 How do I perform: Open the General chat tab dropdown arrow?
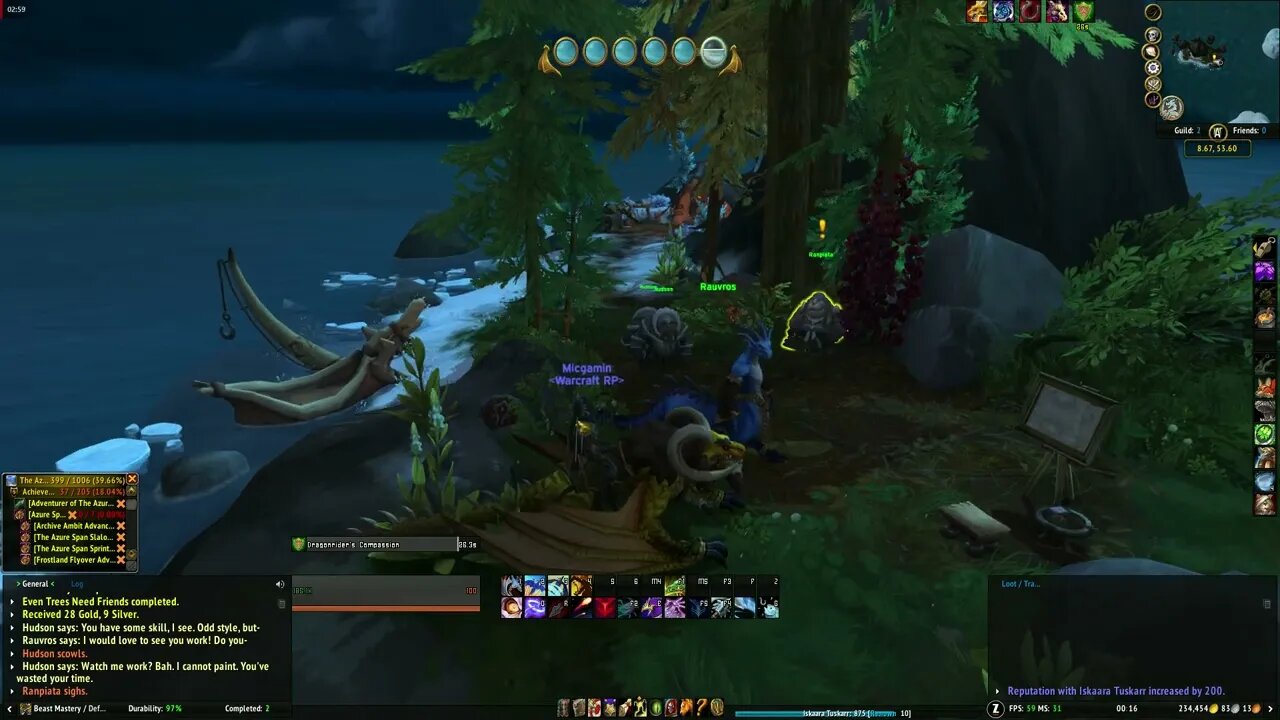pyautogui.click(x=18, y=584)
